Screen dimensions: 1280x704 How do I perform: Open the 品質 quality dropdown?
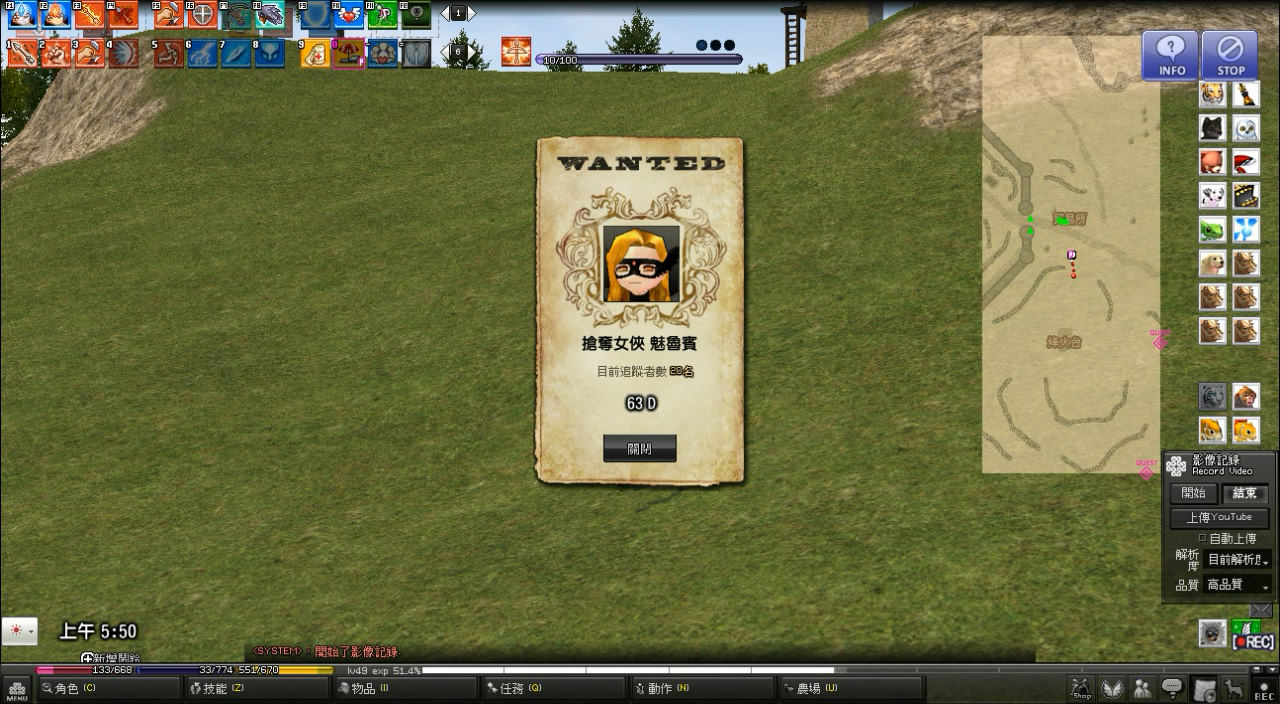pos(1237,585)
